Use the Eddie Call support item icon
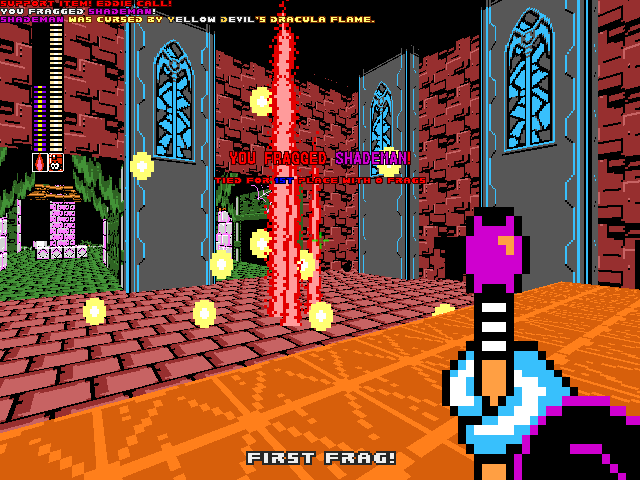Viewport: 640px width, 480px height. [x=56, y=161]
